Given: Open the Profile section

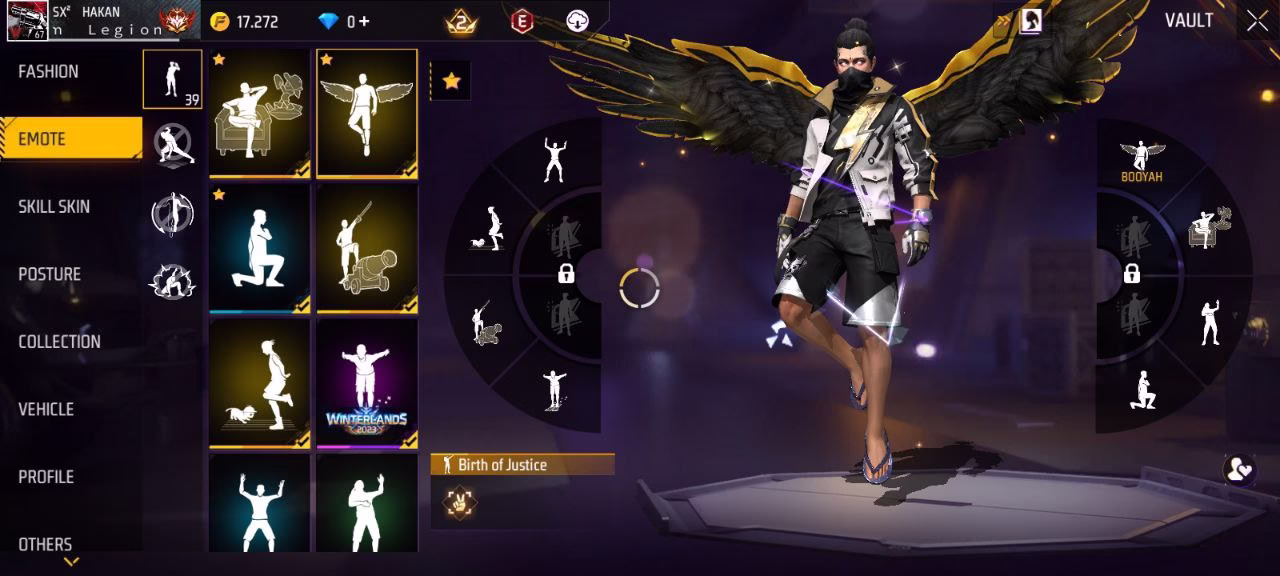Looking at the screenshot, I should 46,477.
